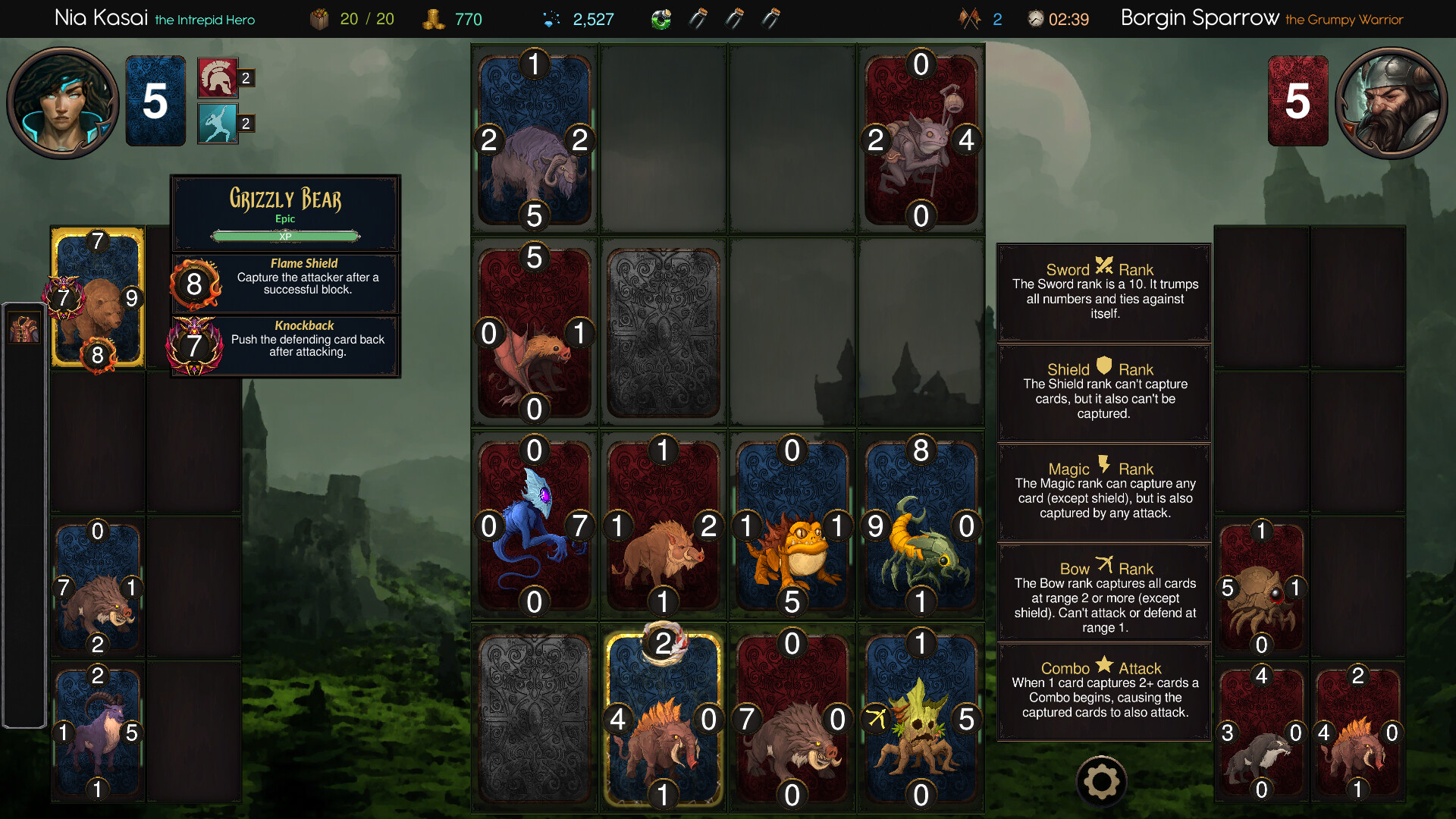Select the red spartan helmet token showing 2

pyautogui.click(x=215, y=77)
